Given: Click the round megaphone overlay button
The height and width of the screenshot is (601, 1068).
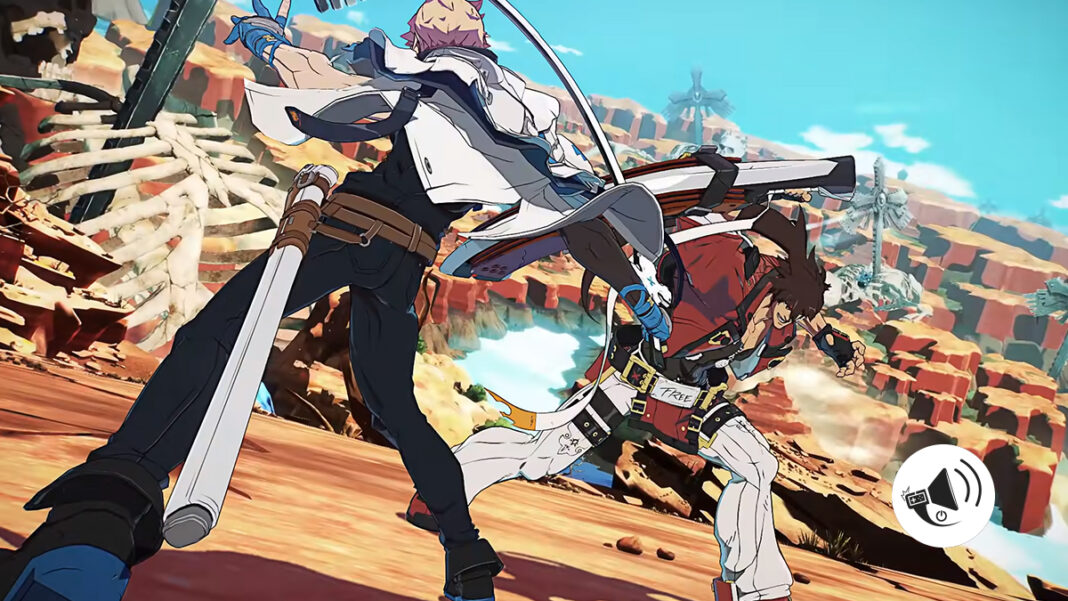Looking at the screenshot, I should tap(943, 496).
